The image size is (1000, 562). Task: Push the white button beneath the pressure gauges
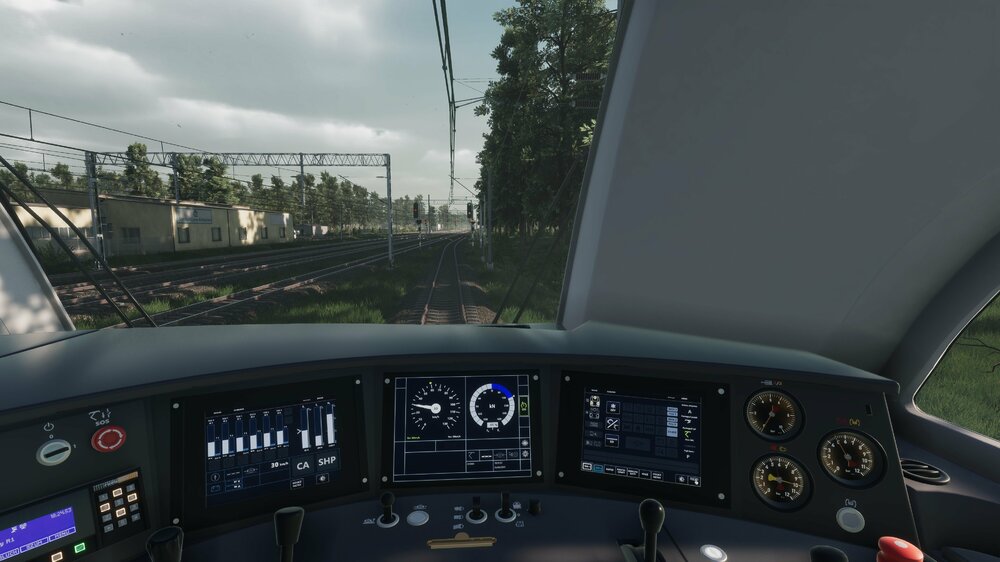850,519
